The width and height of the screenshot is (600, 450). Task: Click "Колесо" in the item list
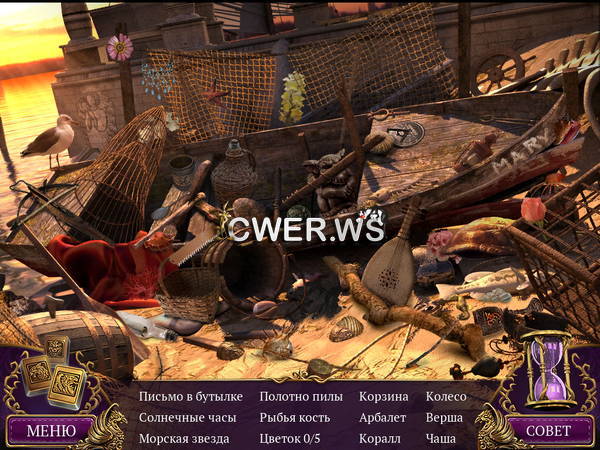pyautogui.click(x=445, y=396)
